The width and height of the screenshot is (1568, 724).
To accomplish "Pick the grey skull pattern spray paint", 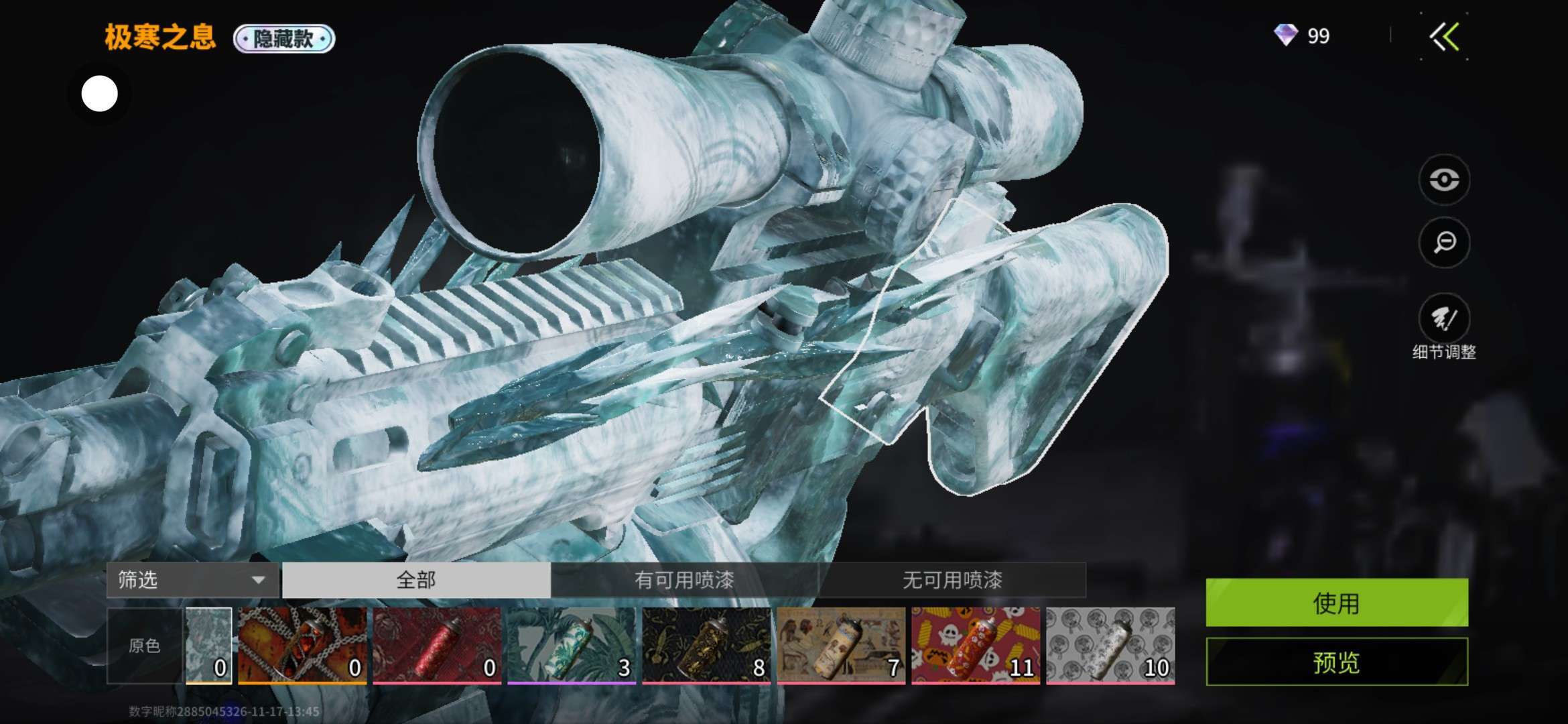I will [x=1110, y=646].
